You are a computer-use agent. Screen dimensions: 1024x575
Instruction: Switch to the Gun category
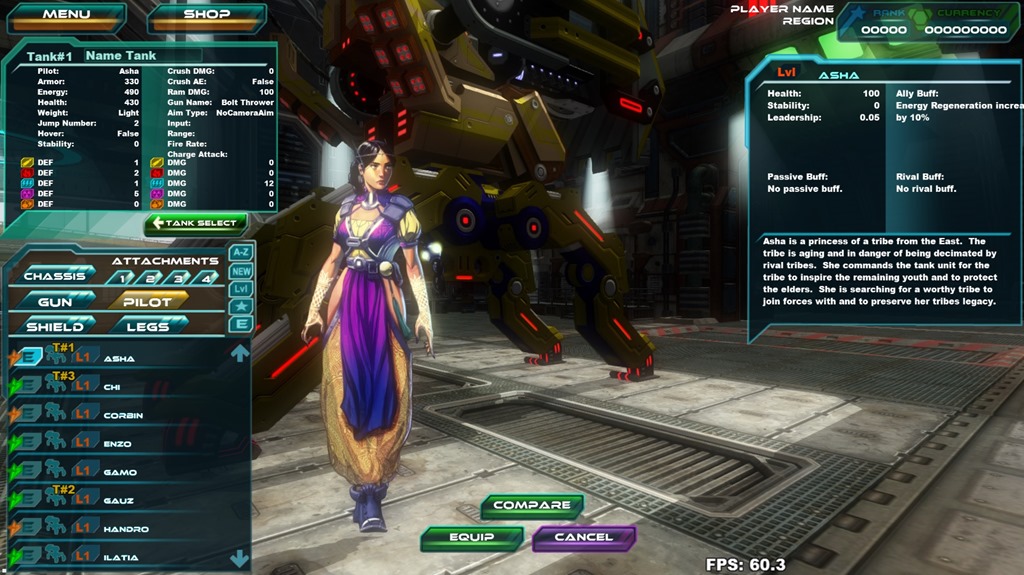click(56, 301)
